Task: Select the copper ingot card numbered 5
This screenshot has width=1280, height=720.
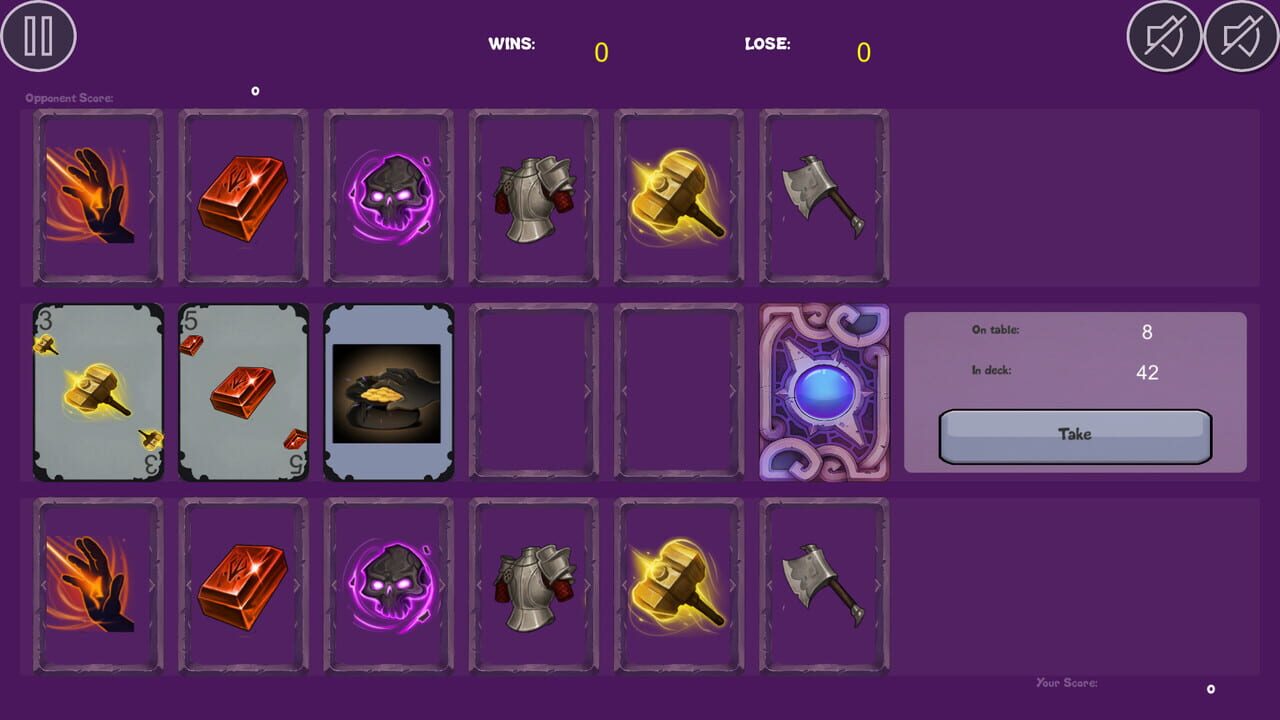Action: [242, 392]
